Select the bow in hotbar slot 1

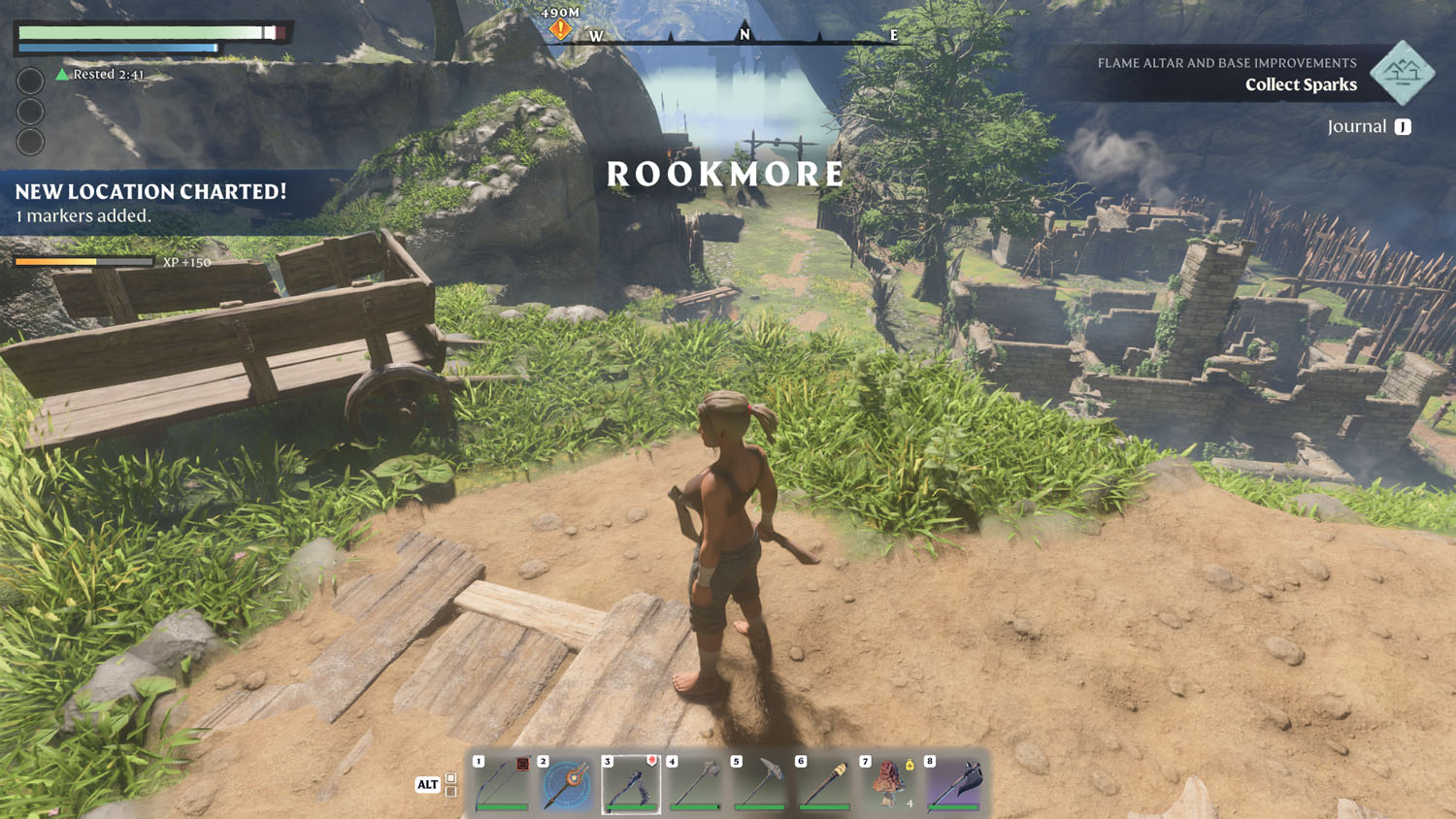[502, 783]
